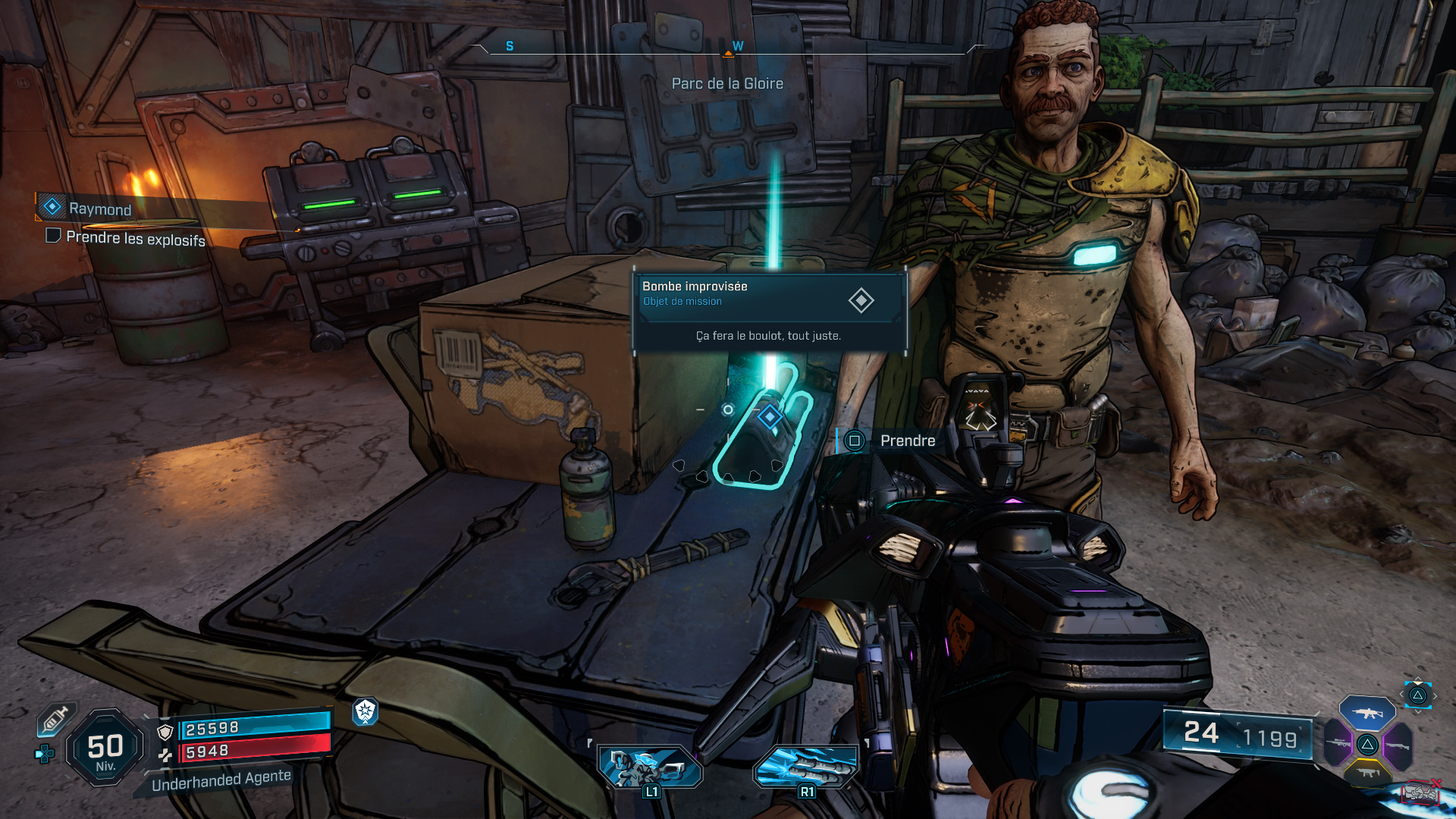Select the equipped assault rifle weapon slot
The image size is (1456, 819).
click(1367, 713)
